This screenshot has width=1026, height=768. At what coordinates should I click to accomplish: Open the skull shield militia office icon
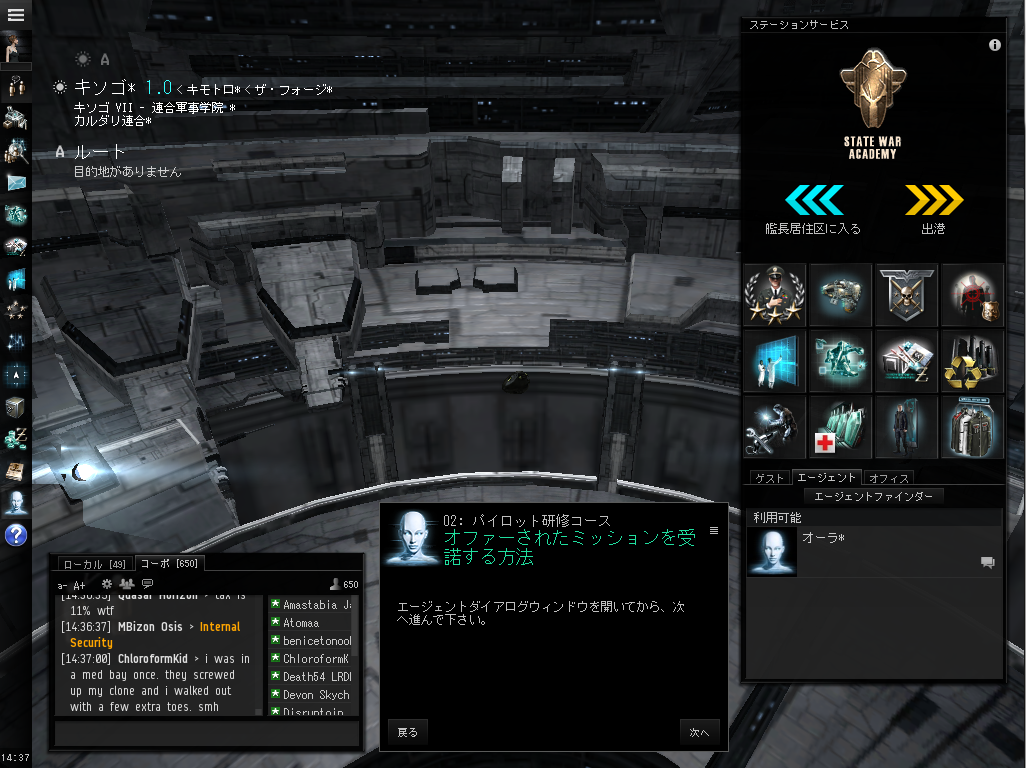tap(906, 295)
